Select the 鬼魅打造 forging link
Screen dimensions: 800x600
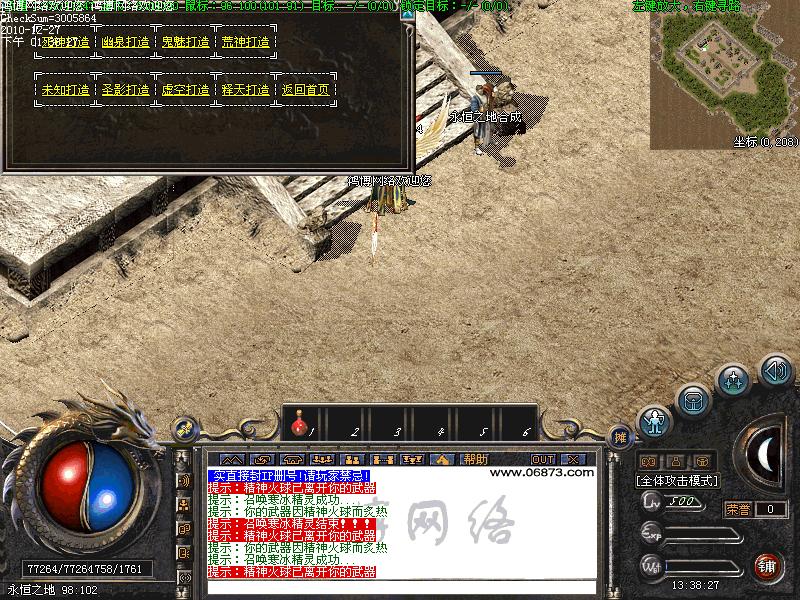(186, 42)
